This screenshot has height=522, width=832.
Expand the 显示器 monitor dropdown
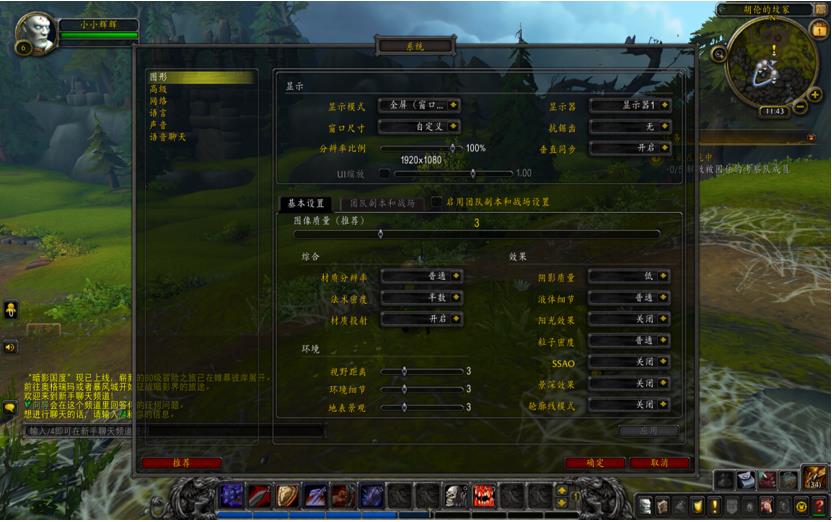[x=629, y=105]
